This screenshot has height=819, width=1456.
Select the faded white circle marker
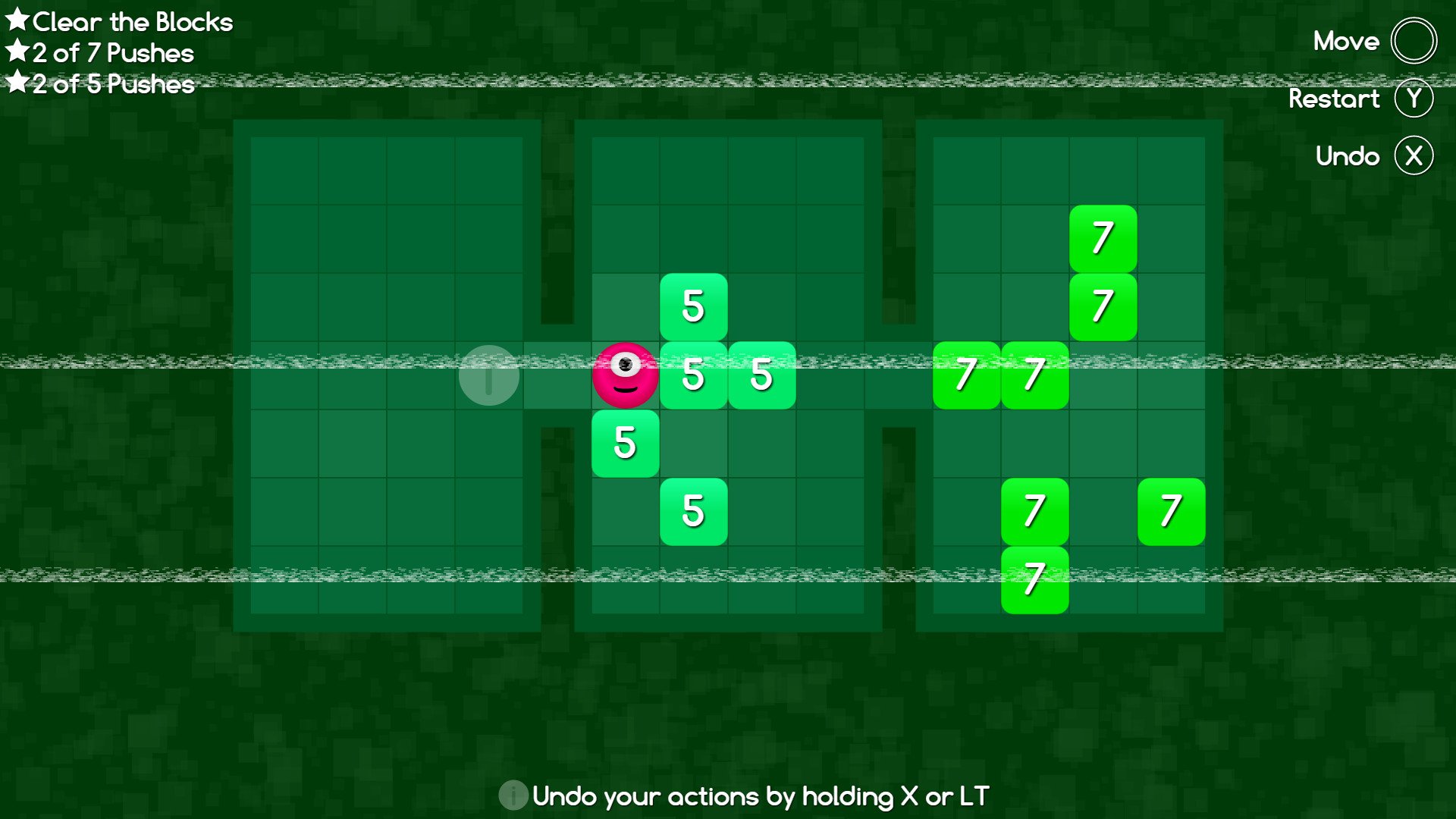point(488,374)
